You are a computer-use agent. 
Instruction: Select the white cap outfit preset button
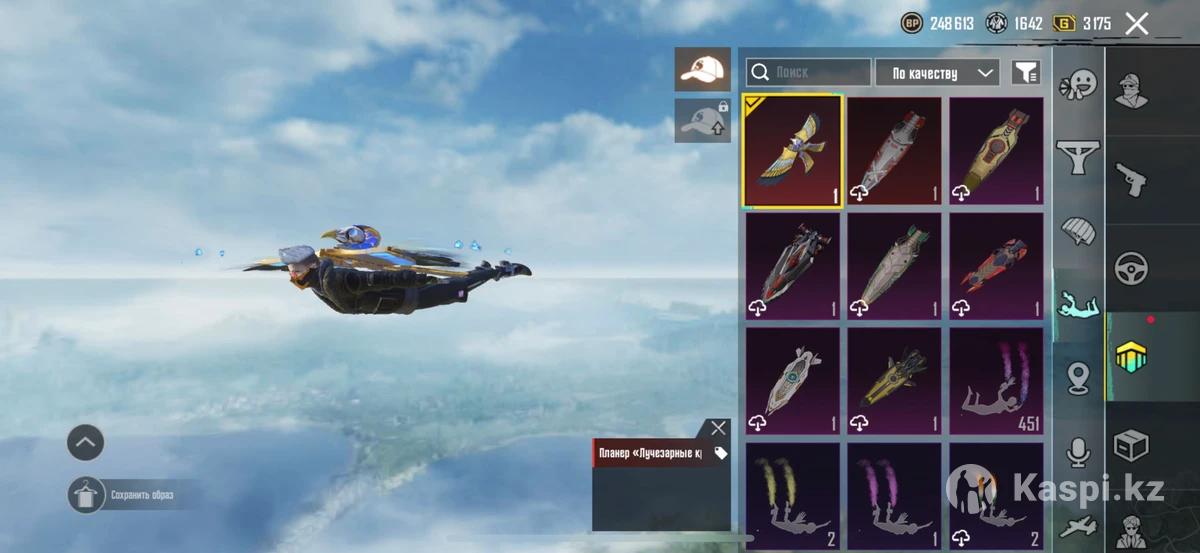[702, 68]
